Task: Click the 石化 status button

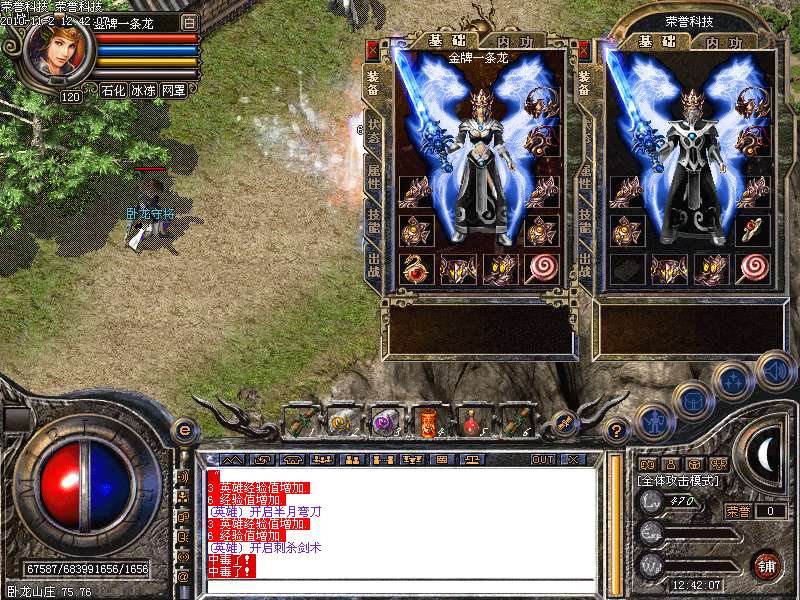Action: tap(113, 90)
